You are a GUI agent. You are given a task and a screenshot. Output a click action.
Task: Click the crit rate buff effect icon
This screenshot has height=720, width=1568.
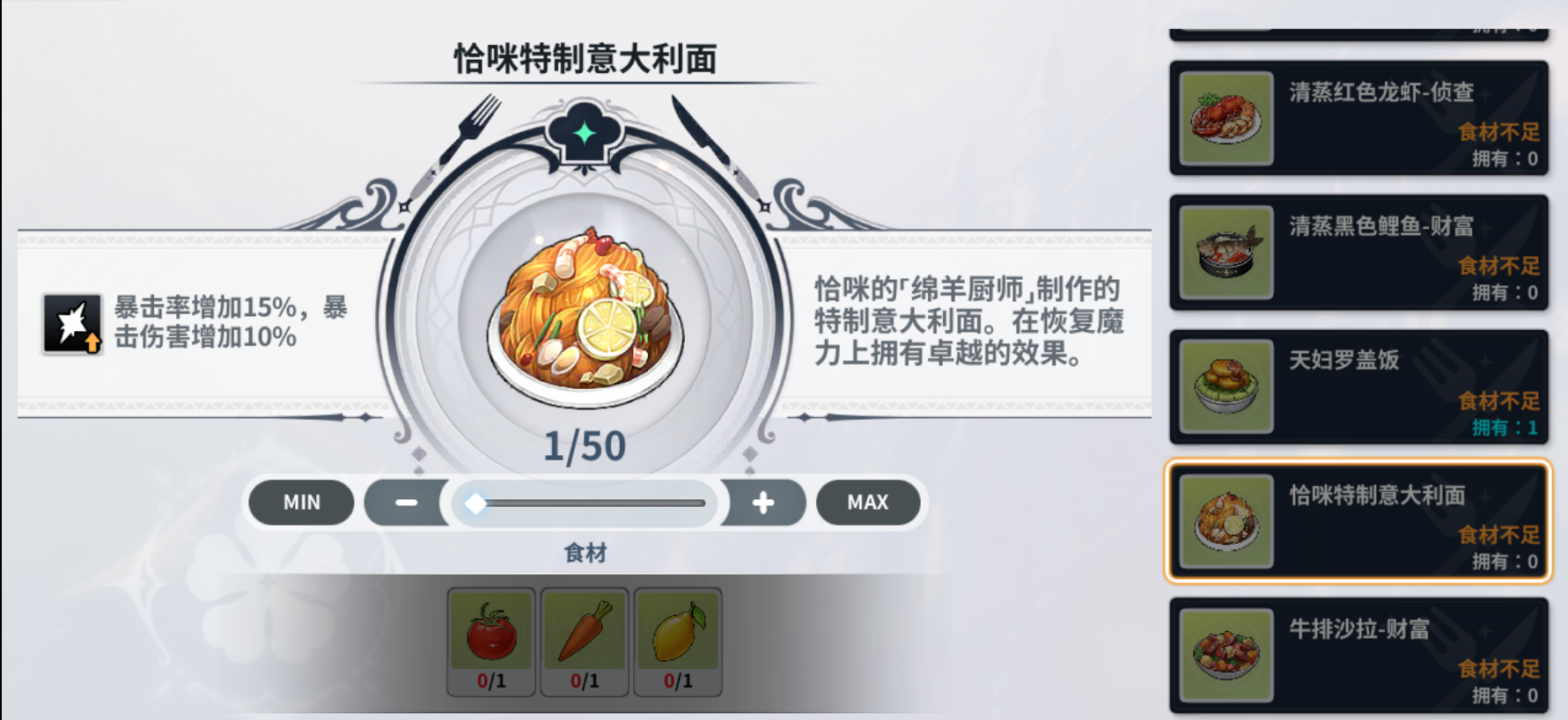72,322
